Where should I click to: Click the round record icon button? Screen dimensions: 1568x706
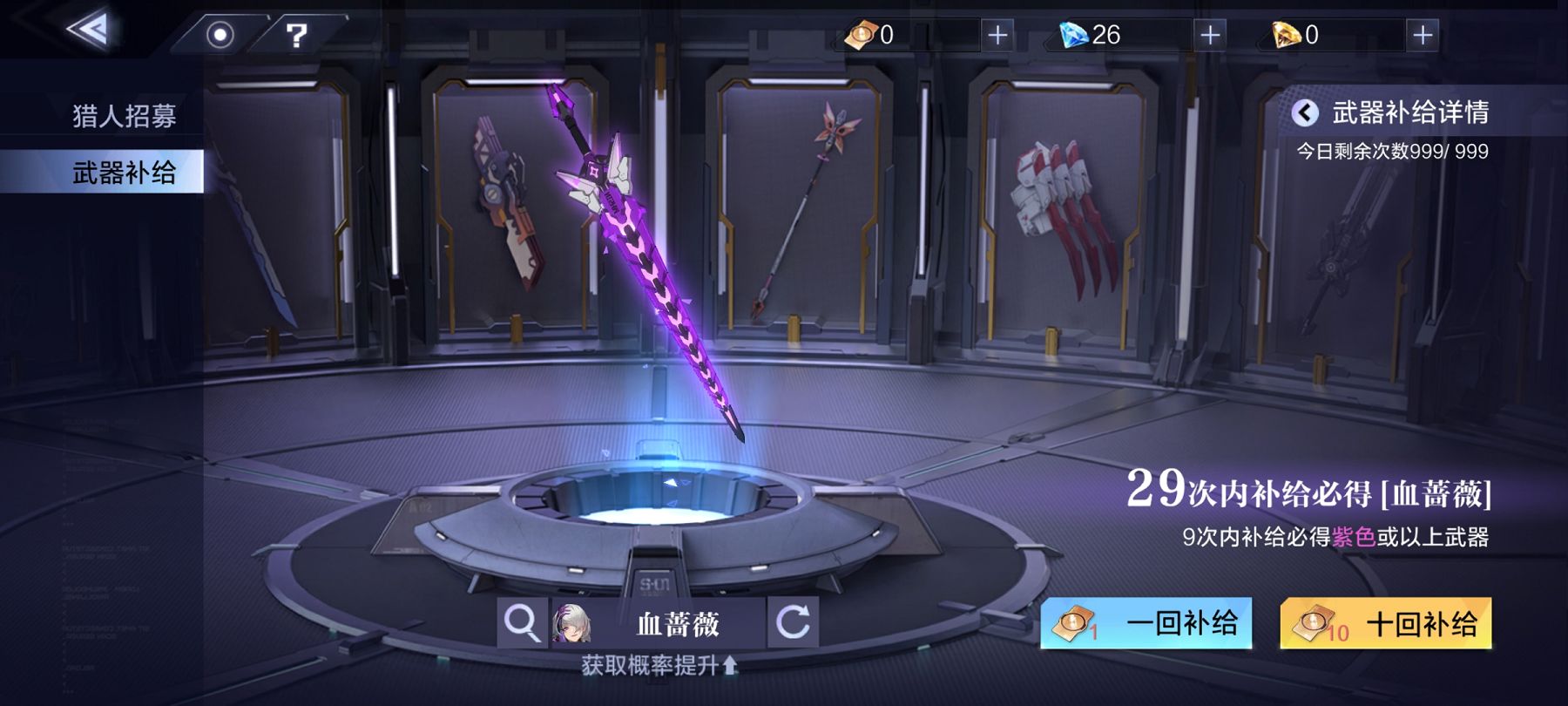click(x=220, y=35)
